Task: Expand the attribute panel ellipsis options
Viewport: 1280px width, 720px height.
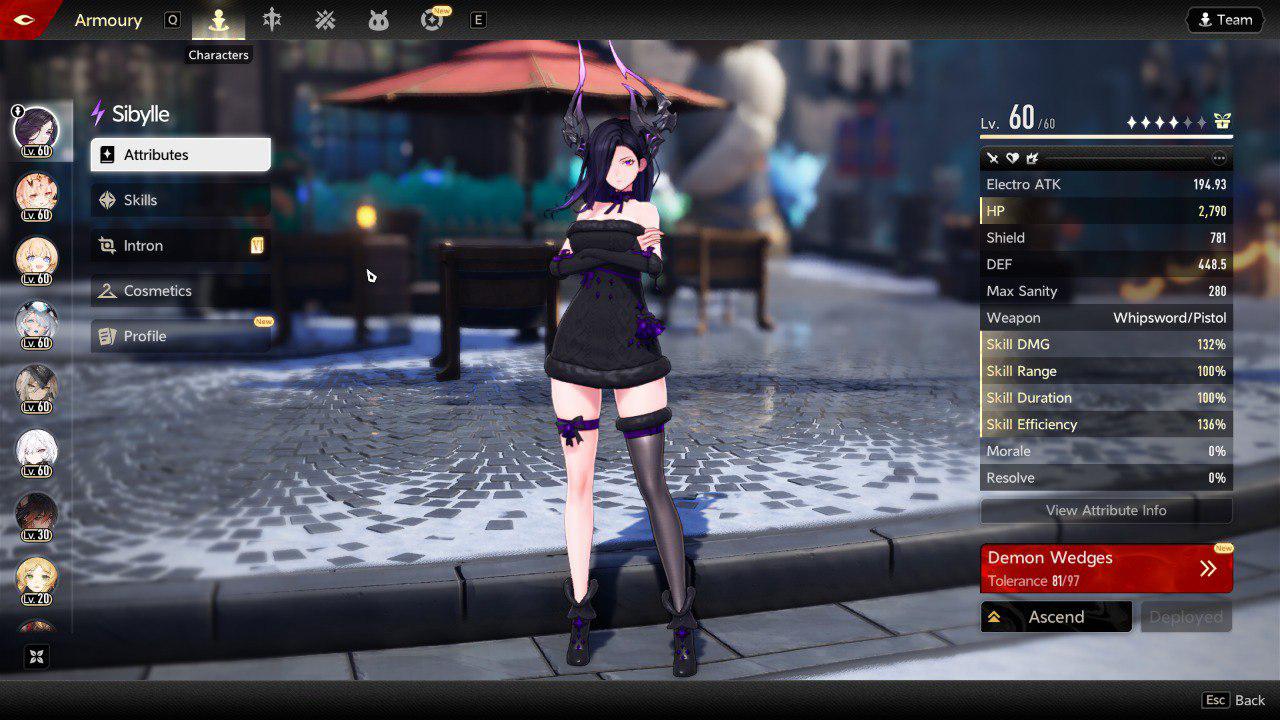Action: point(1218,158)
